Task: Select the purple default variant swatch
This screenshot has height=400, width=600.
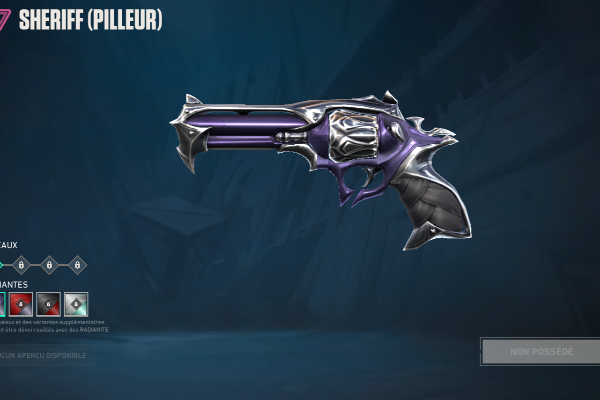Action: pyautogui.click(x=2, y=304)
